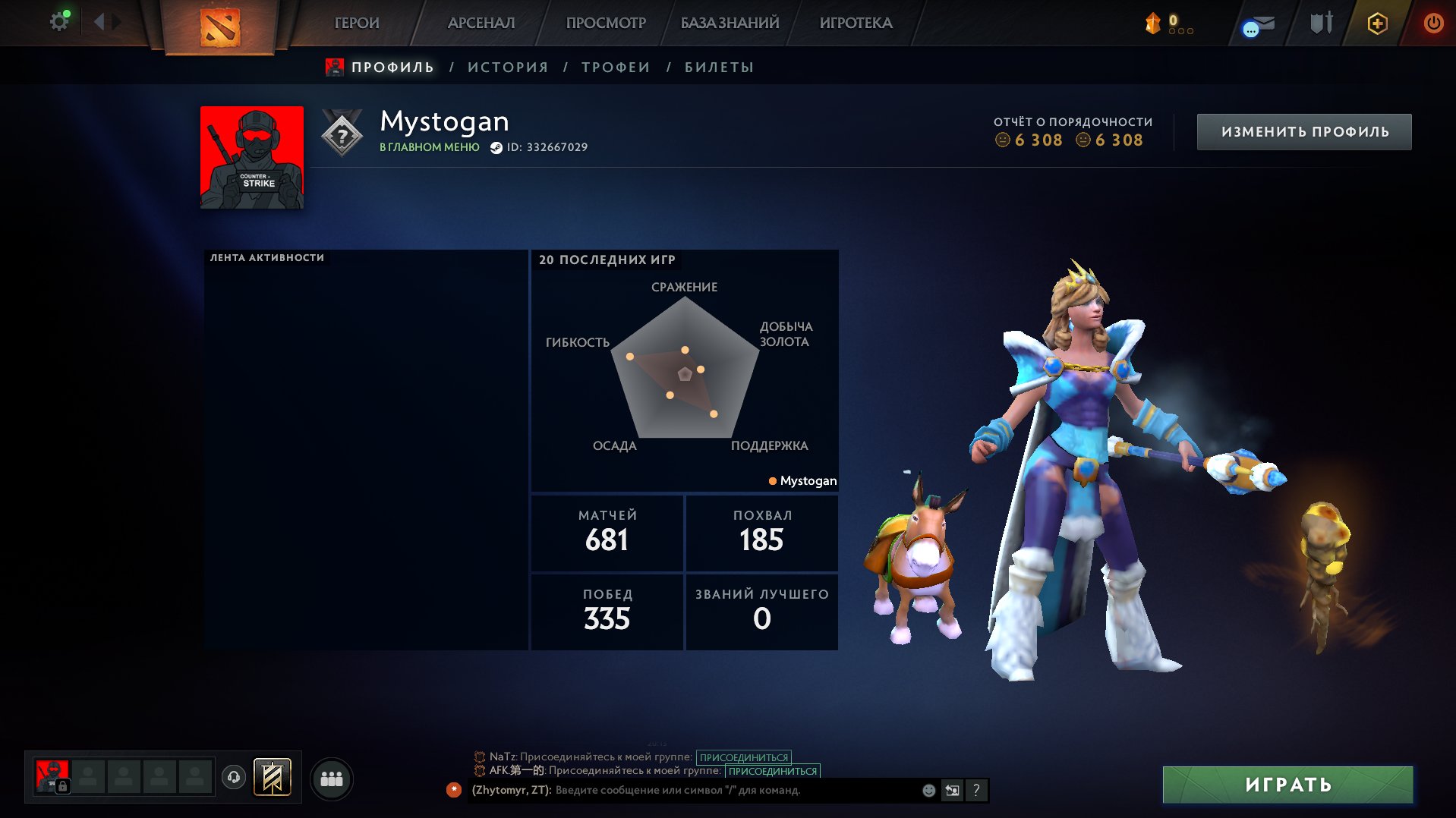This screenshot has height=818, width=1456.
Task: Open the chat emoticon picker
Action: pyautogui.click(x=928, y=790)
